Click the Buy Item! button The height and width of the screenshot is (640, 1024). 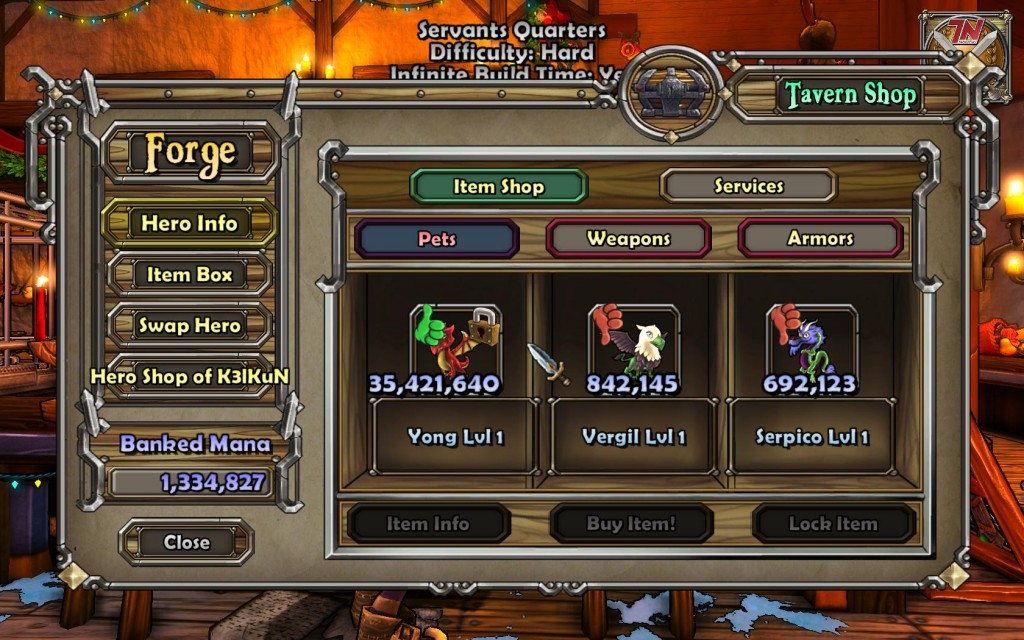pos(631,523)
